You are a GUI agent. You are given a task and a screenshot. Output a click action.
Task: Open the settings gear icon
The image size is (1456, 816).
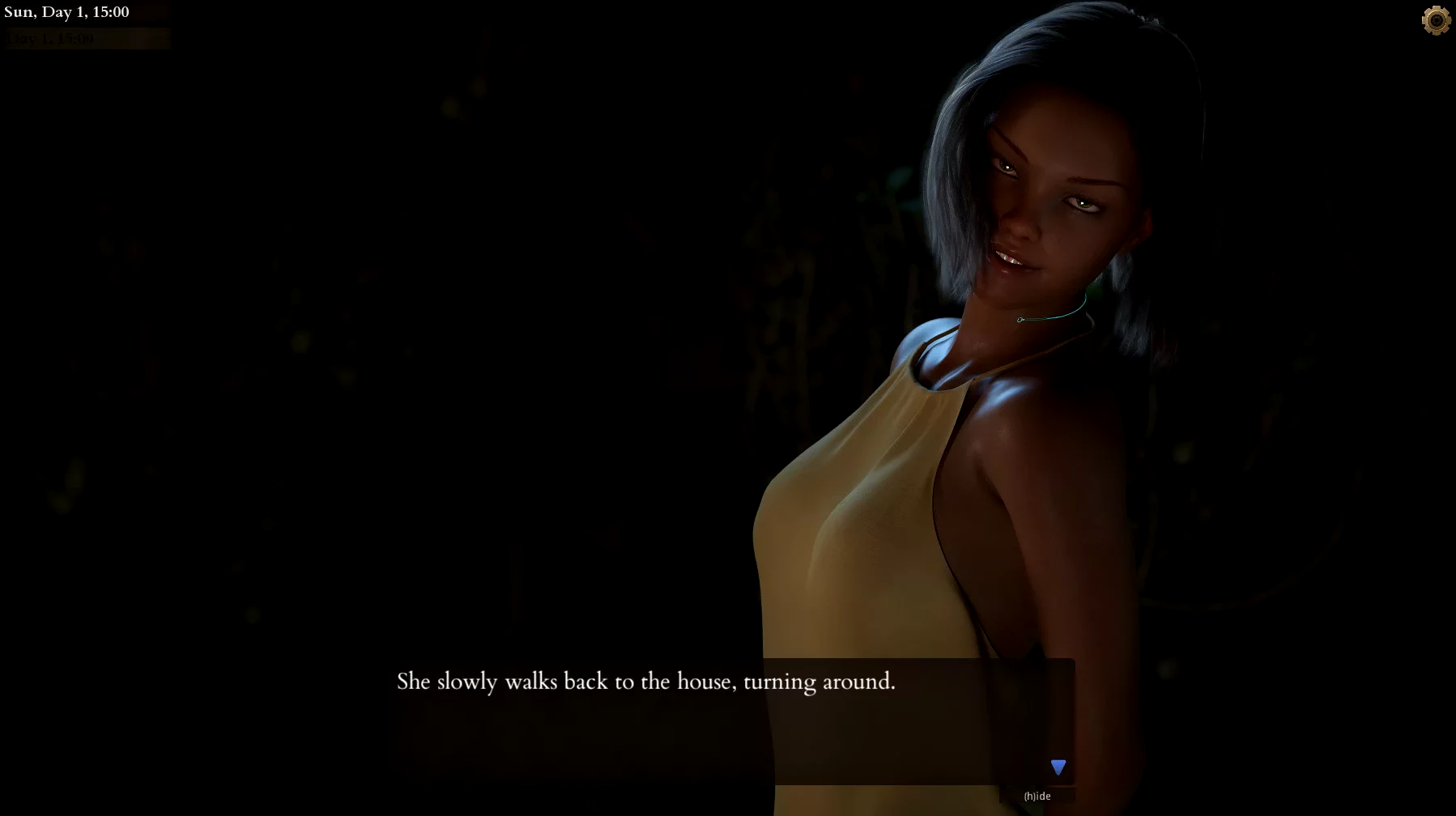[x=1436, y=21]
